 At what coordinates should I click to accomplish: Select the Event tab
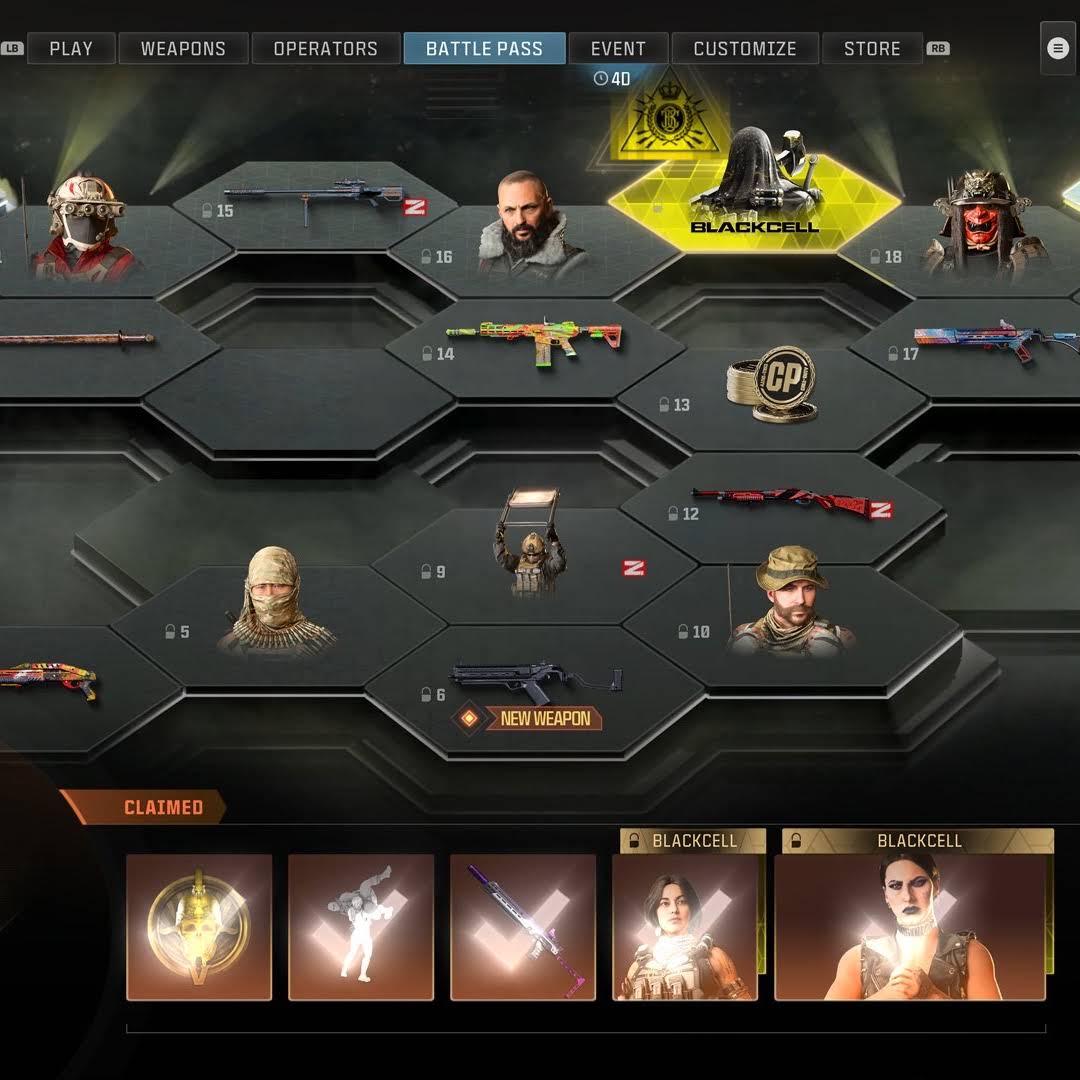(x=618, y=48)
